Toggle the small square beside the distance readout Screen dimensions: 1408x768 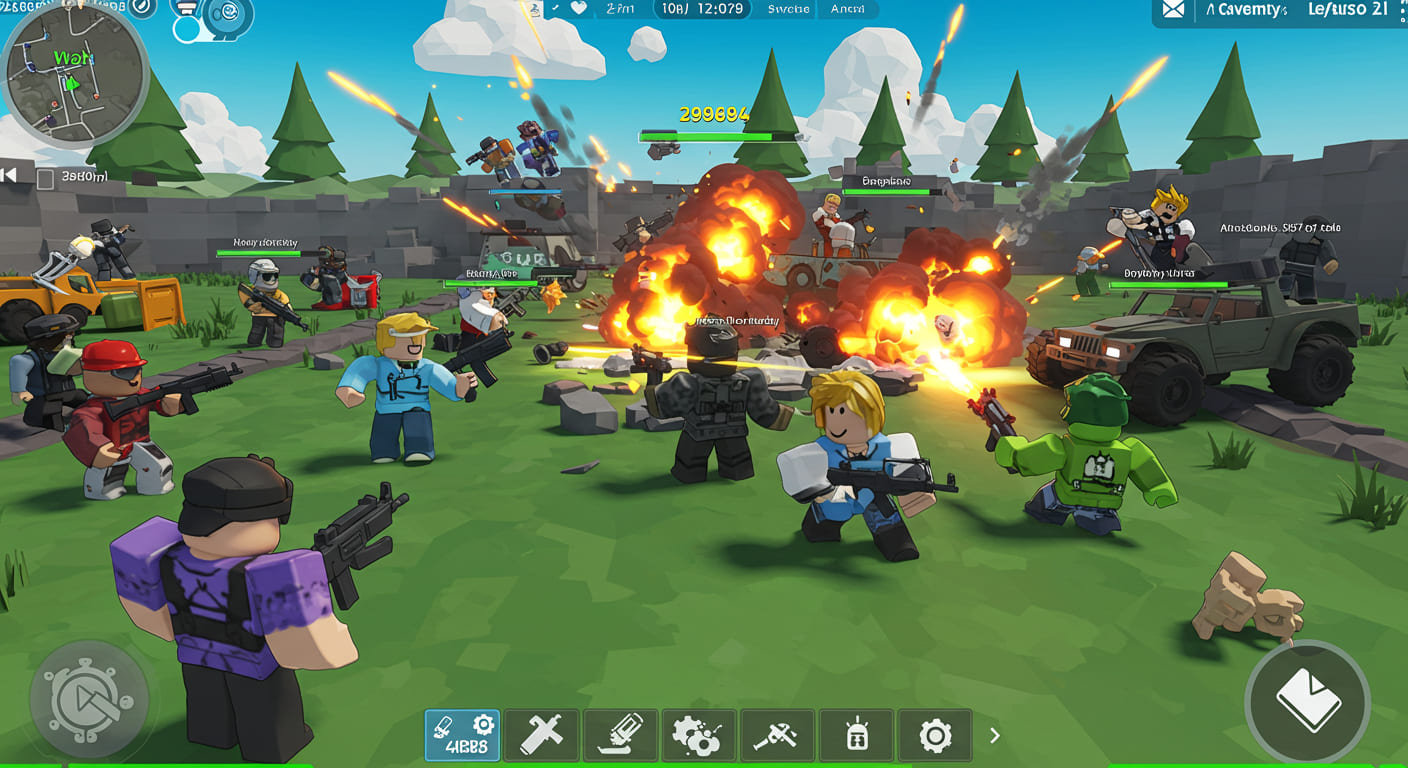click(45, 179)
